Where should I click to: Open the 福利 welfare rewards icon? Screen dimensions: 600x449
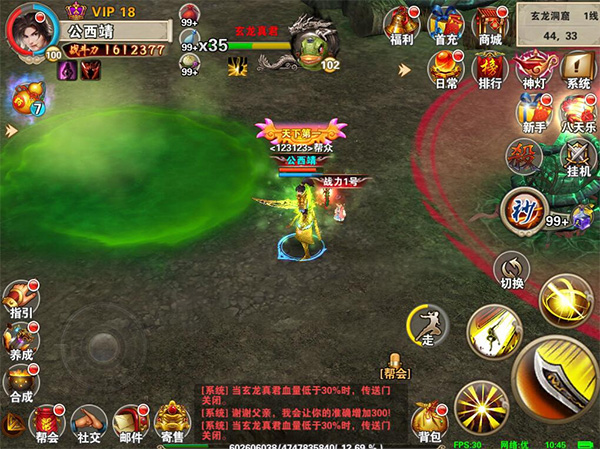pos(403,24)
